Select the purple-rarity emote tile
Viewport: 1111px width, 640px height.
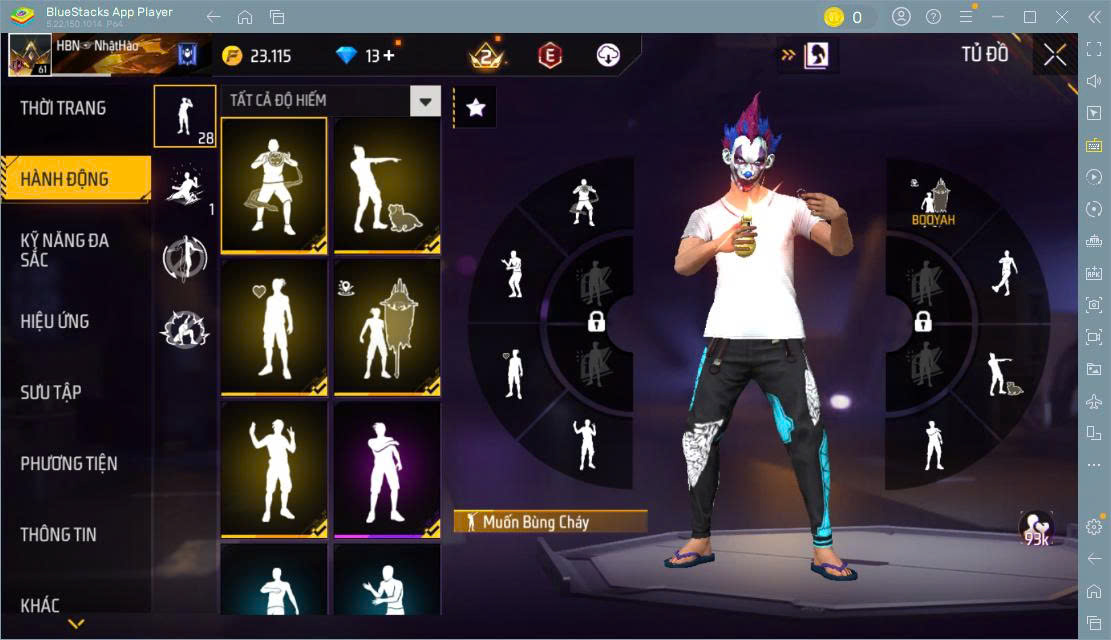(387, 470)
